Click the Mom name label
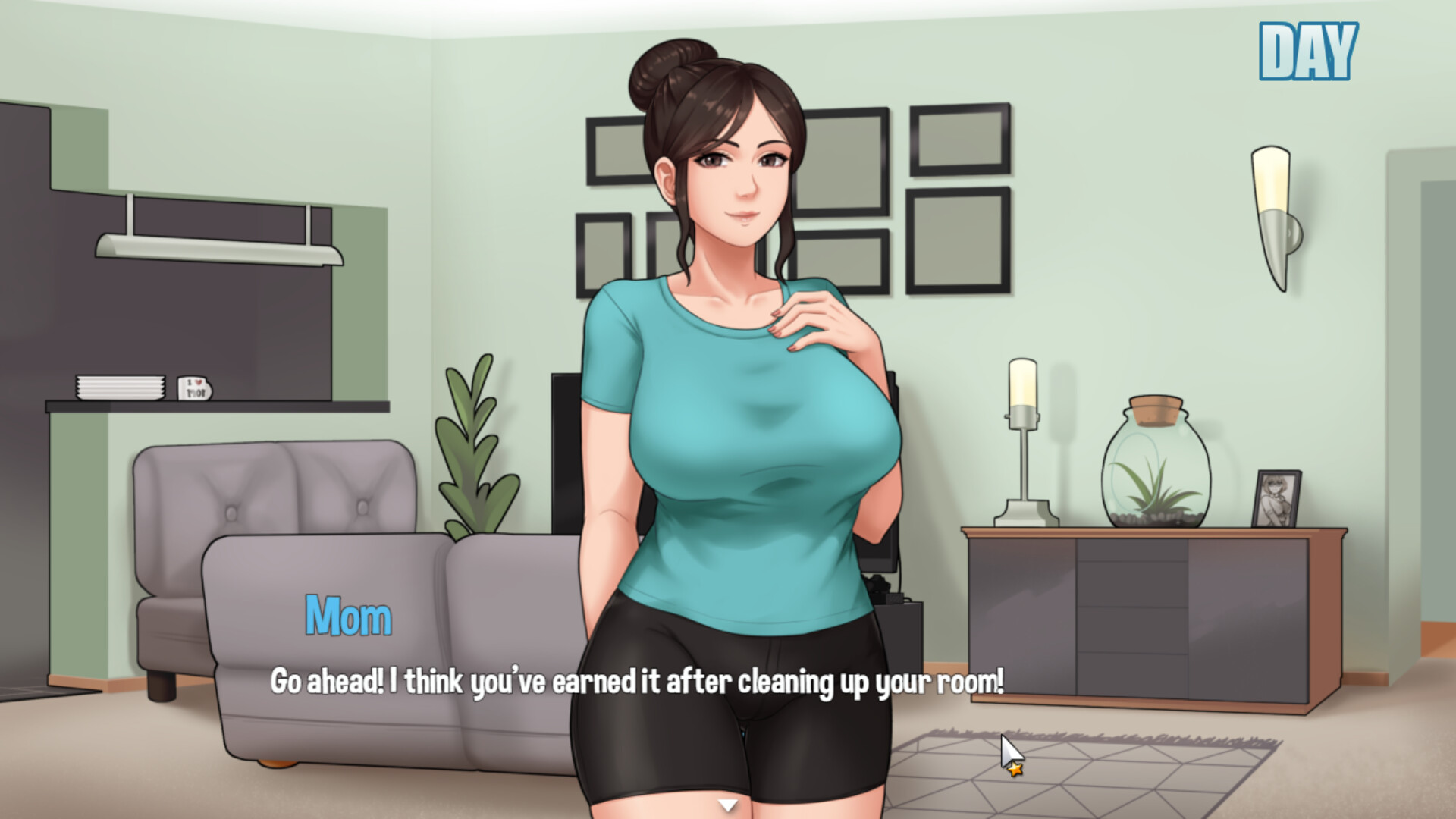The image size is (1456, 819). click(x=347, y=614)
